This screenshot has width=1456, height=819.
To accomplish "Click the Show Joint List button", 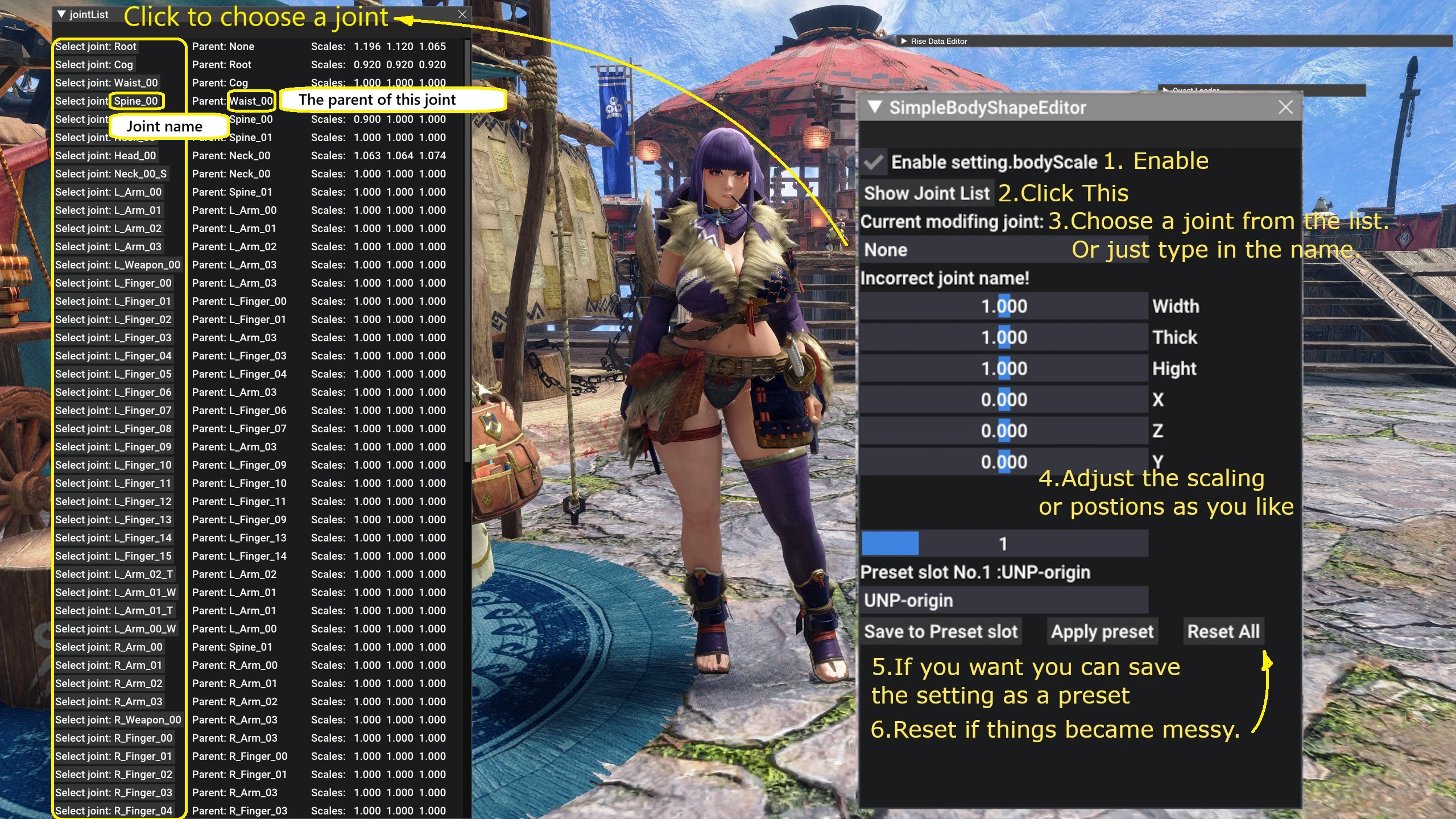I will pos(926,193).
